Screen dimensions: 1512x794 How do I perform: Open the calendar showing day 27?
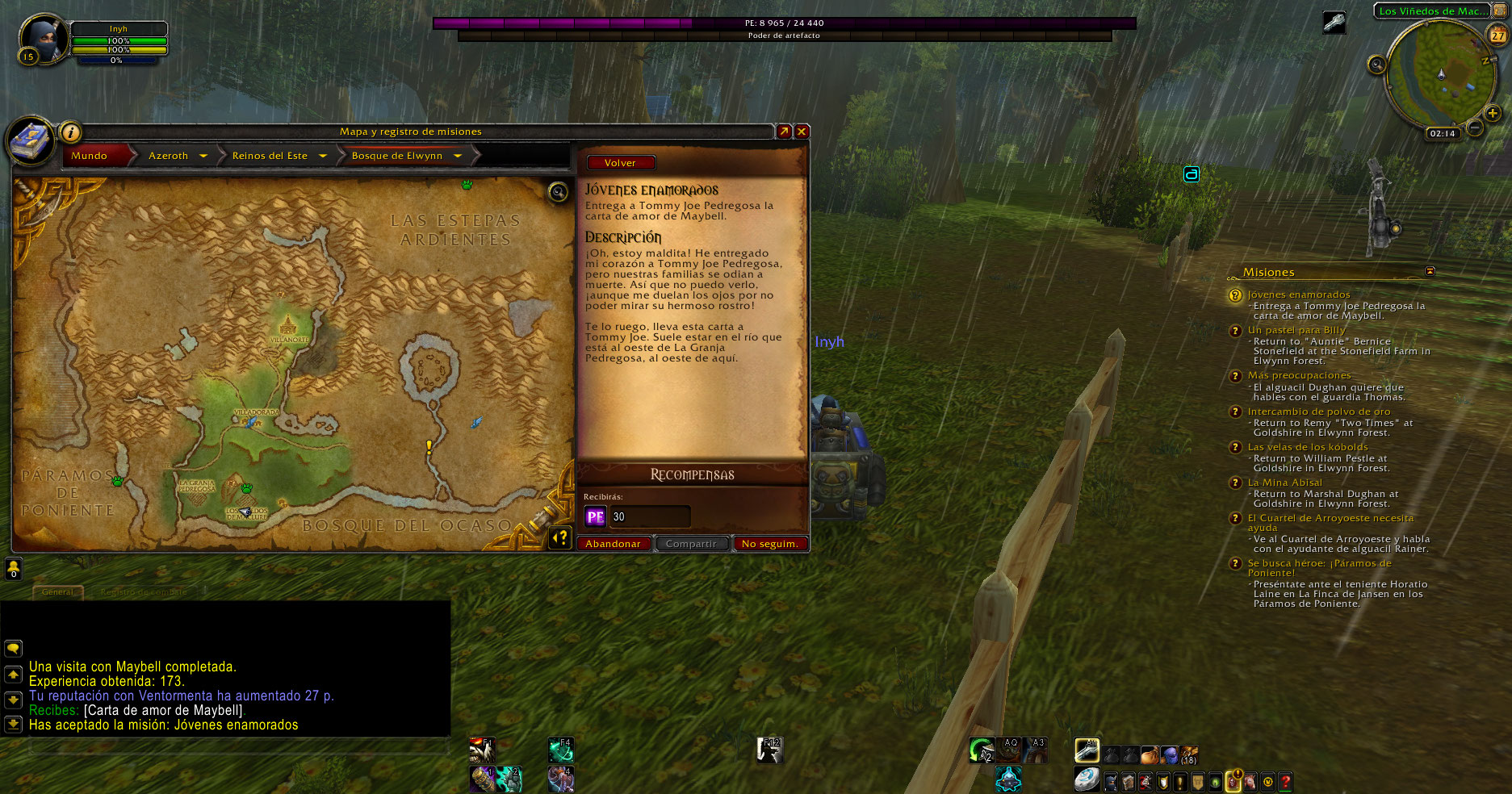point(1497,36)
